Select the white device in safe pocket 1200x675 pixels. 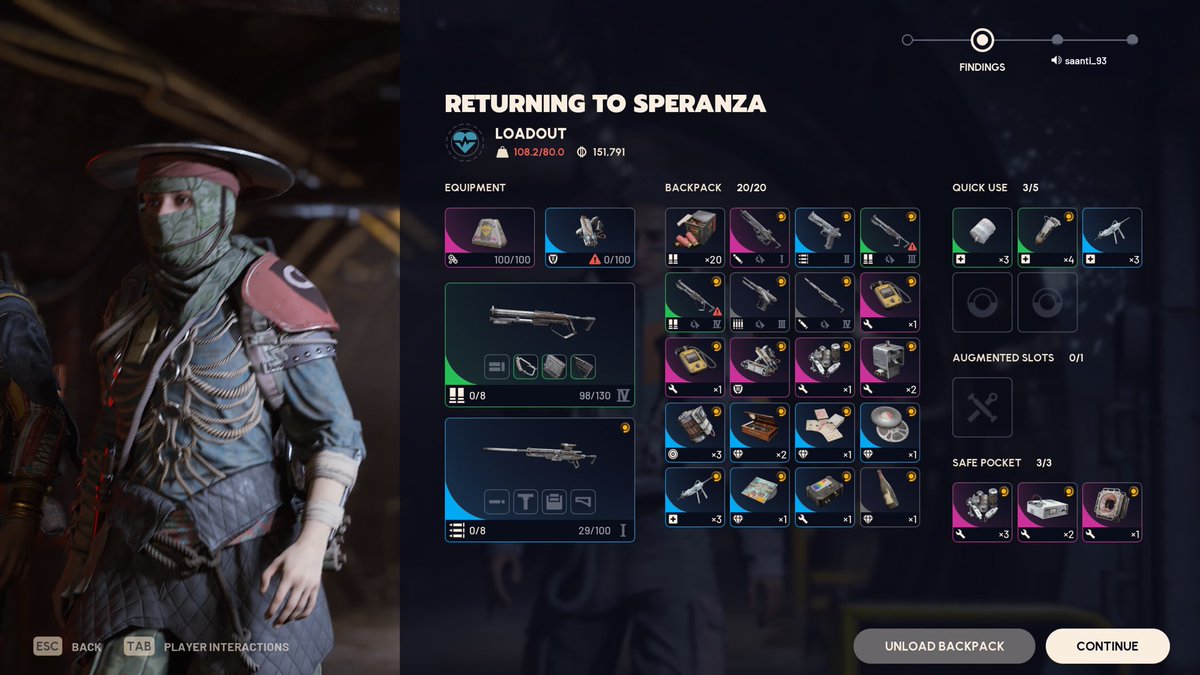pyautogui.click(x=1046, y=512)
